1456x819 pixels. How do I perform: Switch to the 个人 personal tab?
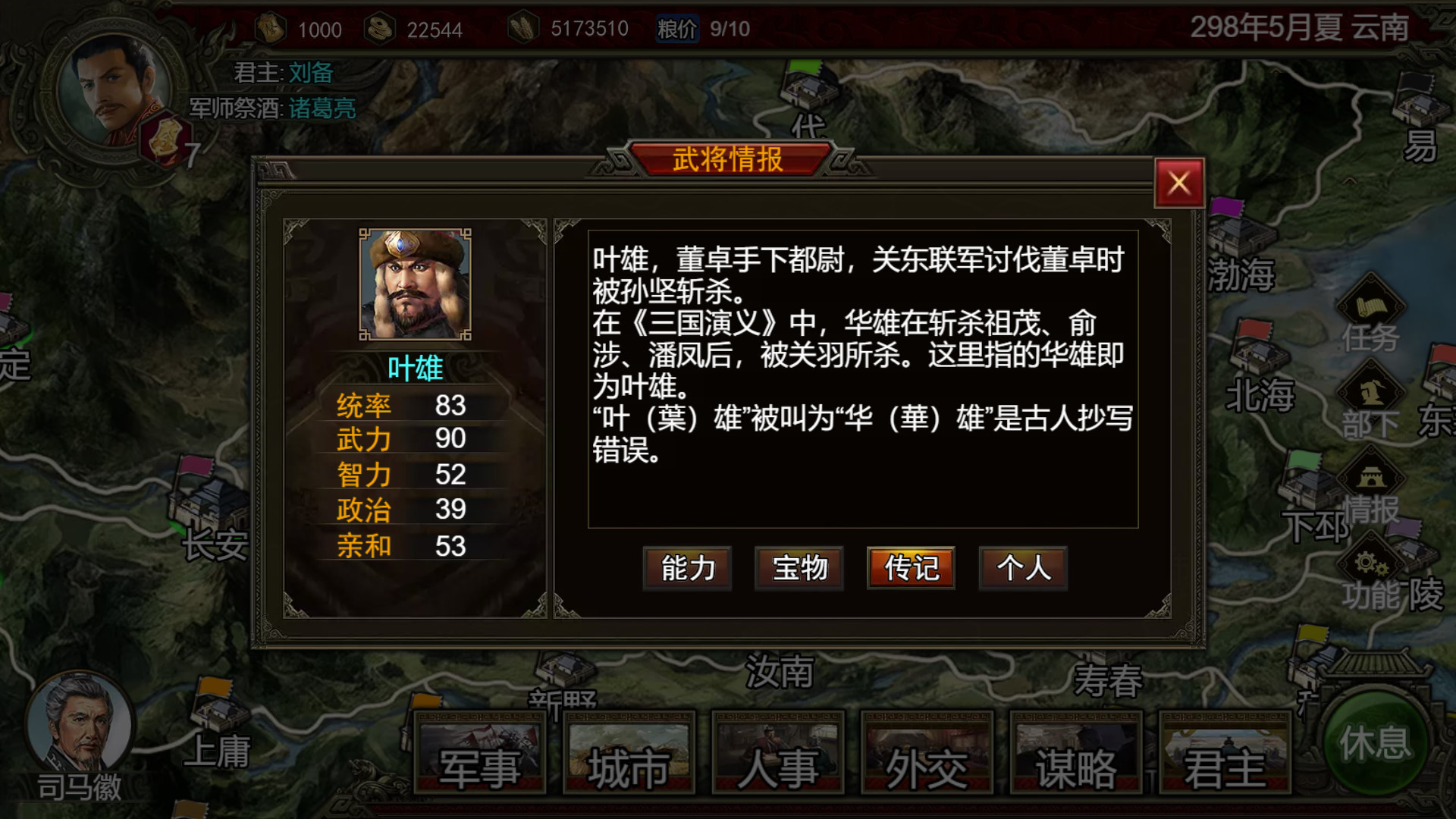1022,568
